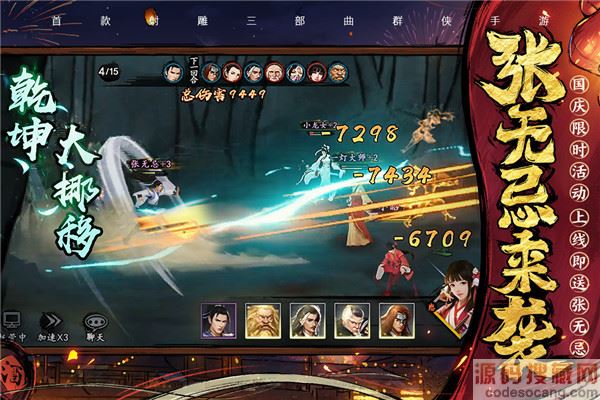Click the auto-battle monitor icon
Viewport: 600px width, 400px height.
coord(12,321)
